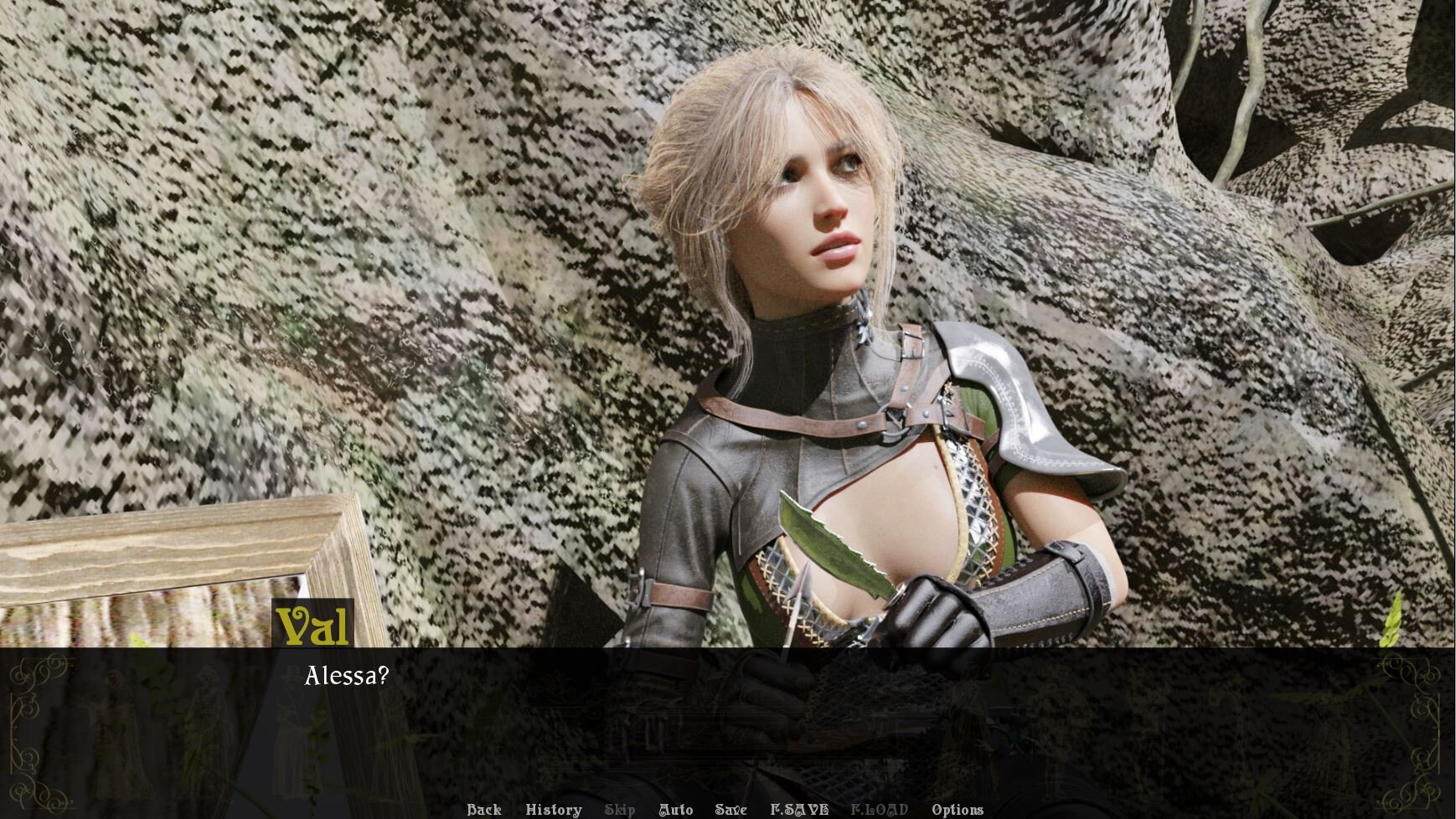Screen dimensions: 1456x819
Task: Click the Skip button
Action: click(619, 809)
